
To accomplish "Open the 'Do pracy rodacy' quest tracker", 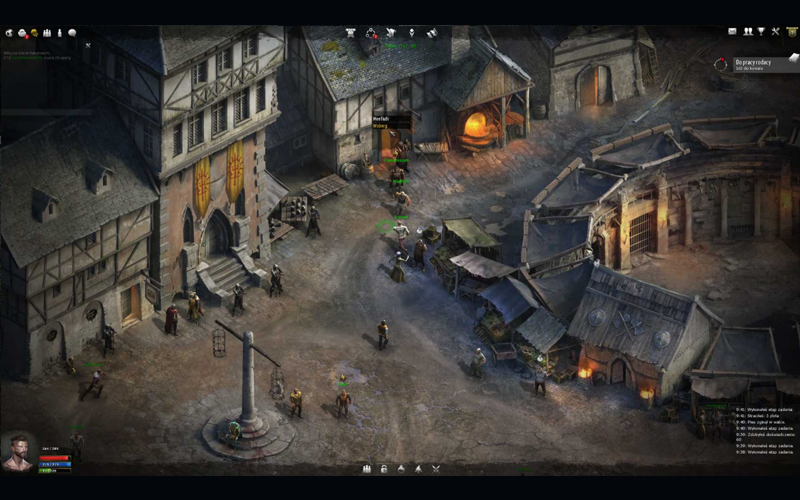I will [x=755, y=64].
